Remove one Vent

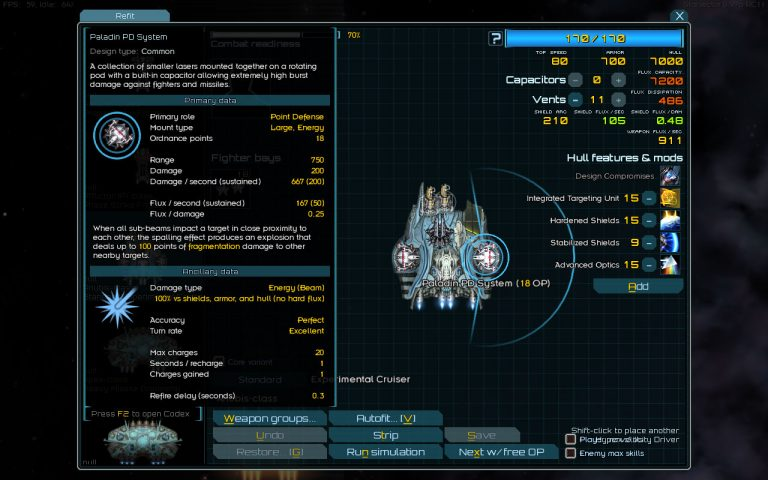click(x=575, y=100)
